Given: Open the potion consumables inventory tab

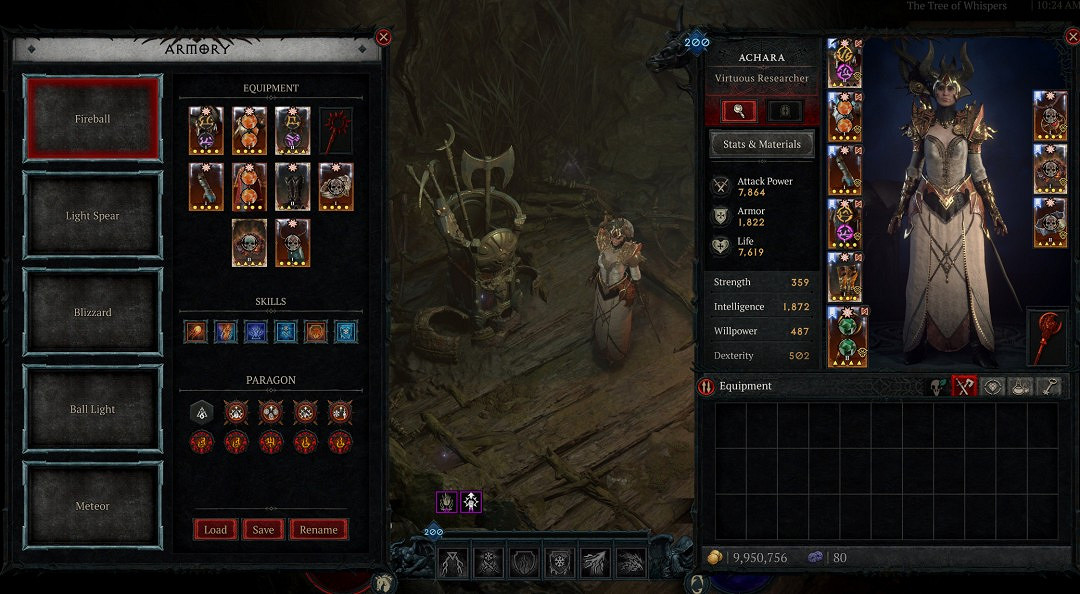Looking at the screenshot, I should [x=1020, y=386].
